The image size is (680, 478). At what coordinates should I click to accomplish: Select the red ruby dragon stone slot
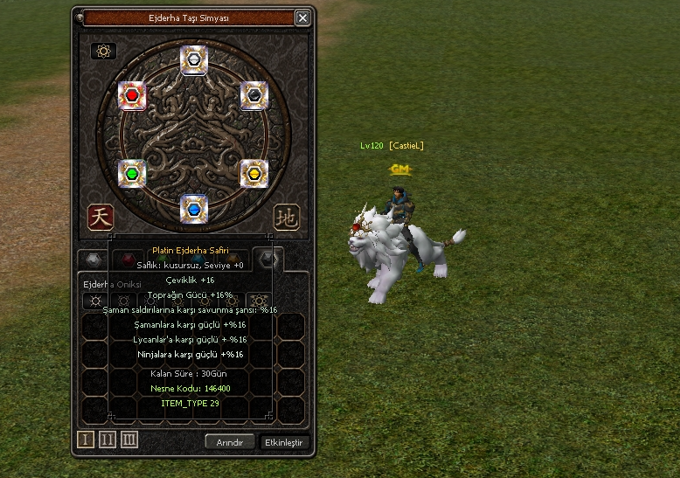[x=132, y=96]
